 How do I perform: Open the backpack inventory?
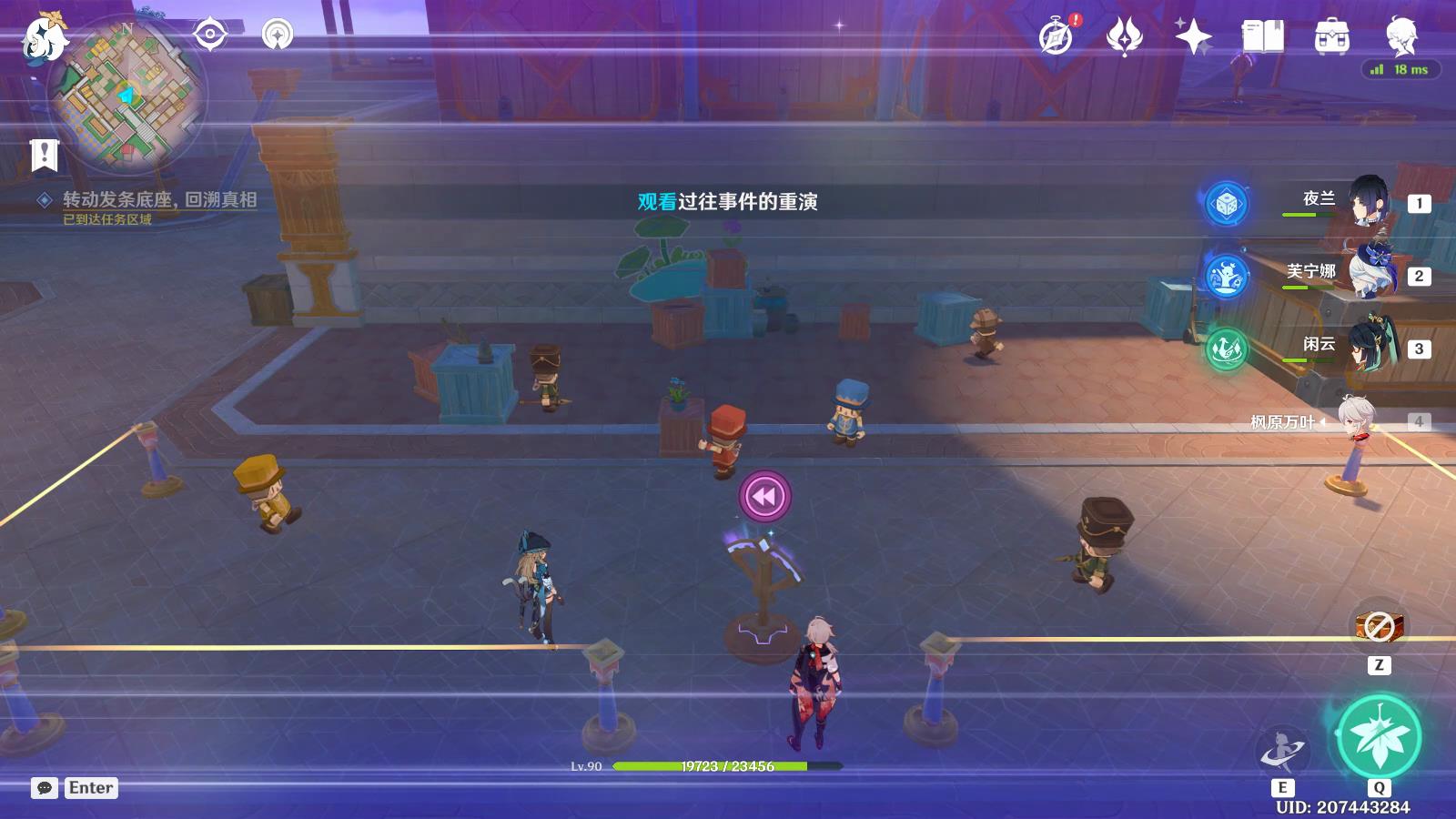pyautogui.click(x=1331, y=37)
